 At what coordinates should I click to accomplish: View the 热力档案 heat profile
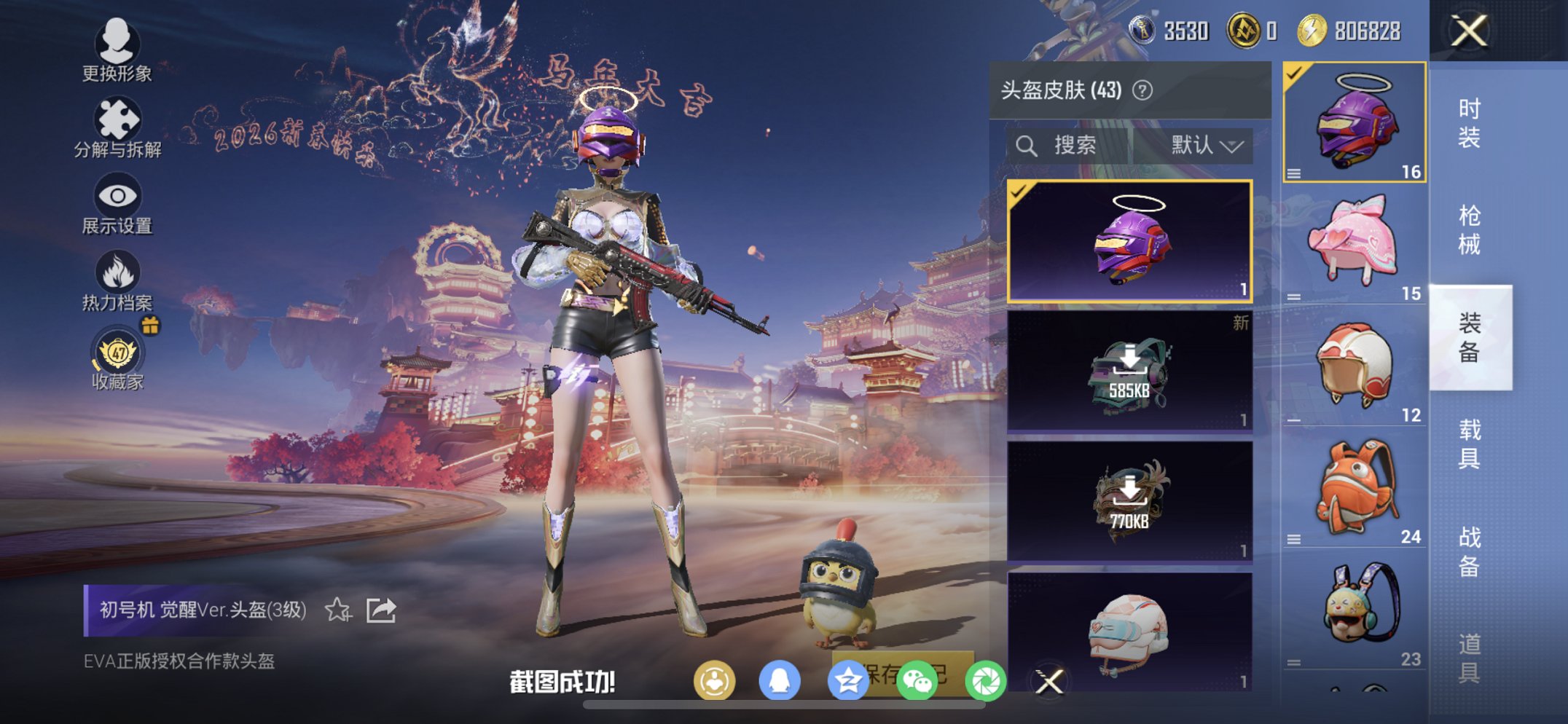(x=117, y=278)
